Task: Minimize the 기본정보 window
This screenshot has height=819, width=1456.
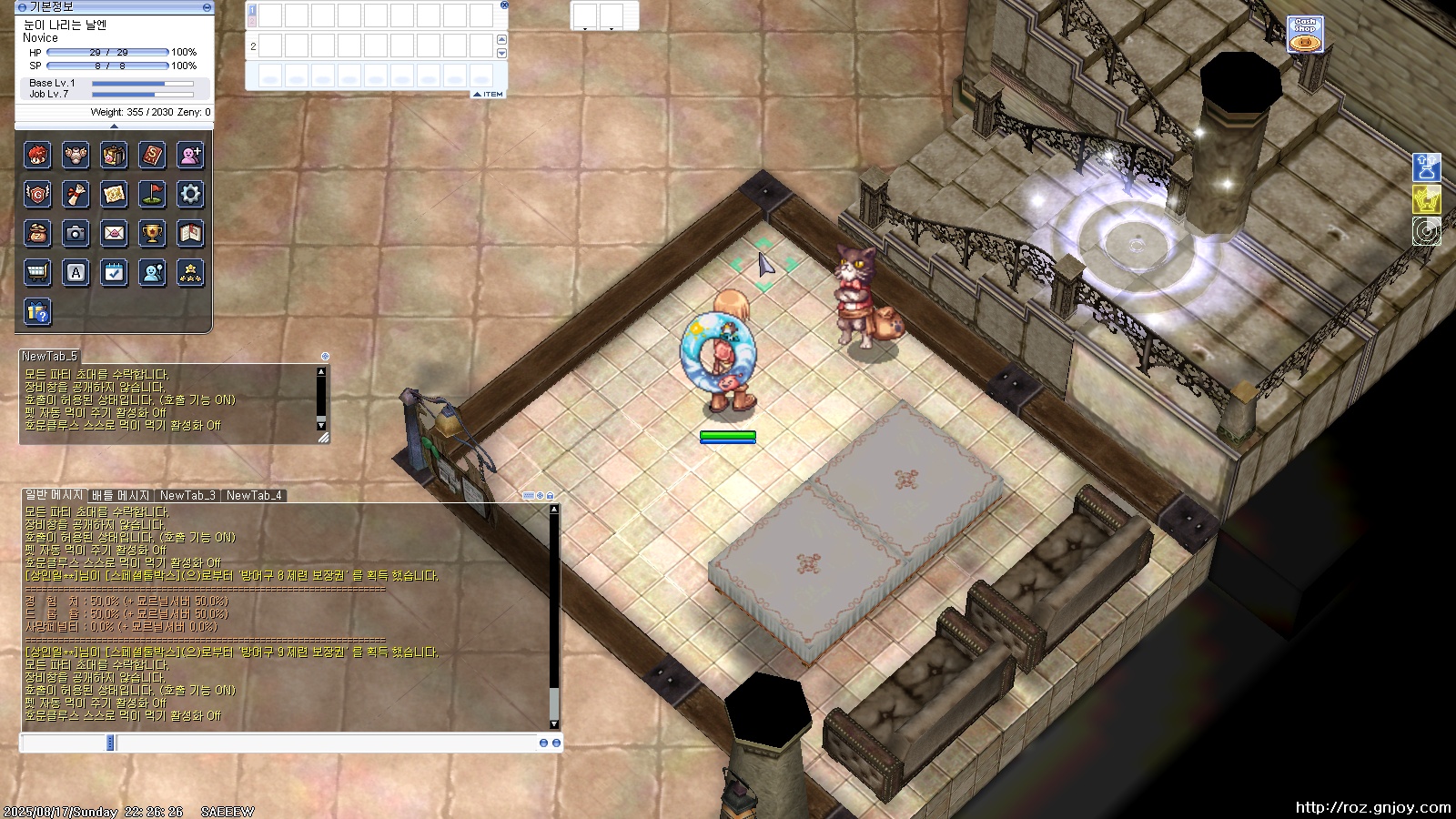Action: [207, 7]
